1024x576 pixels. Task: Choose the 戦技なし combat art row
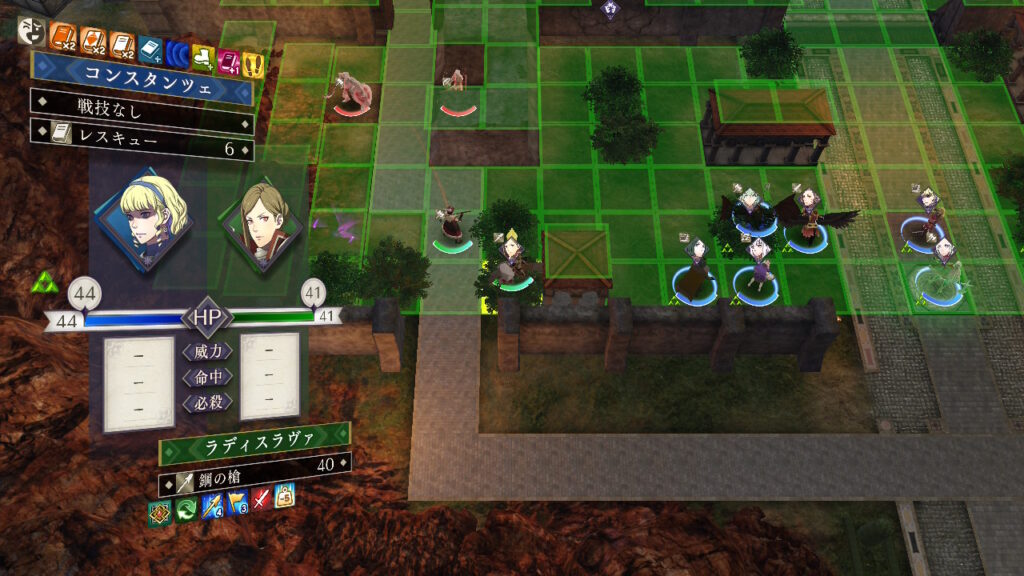140,104
